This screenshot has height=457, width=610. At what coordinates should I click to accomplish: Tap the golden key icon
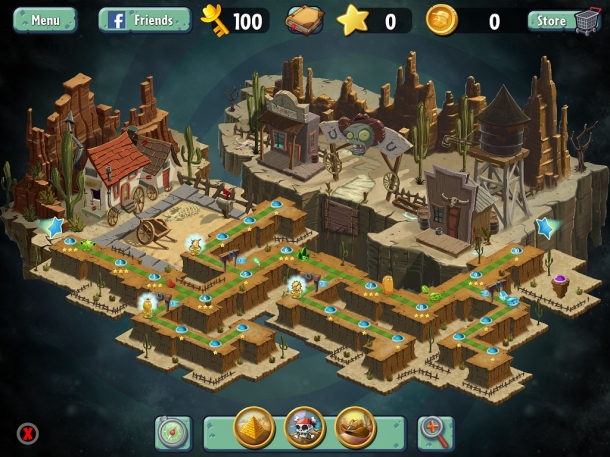(214, 18)
